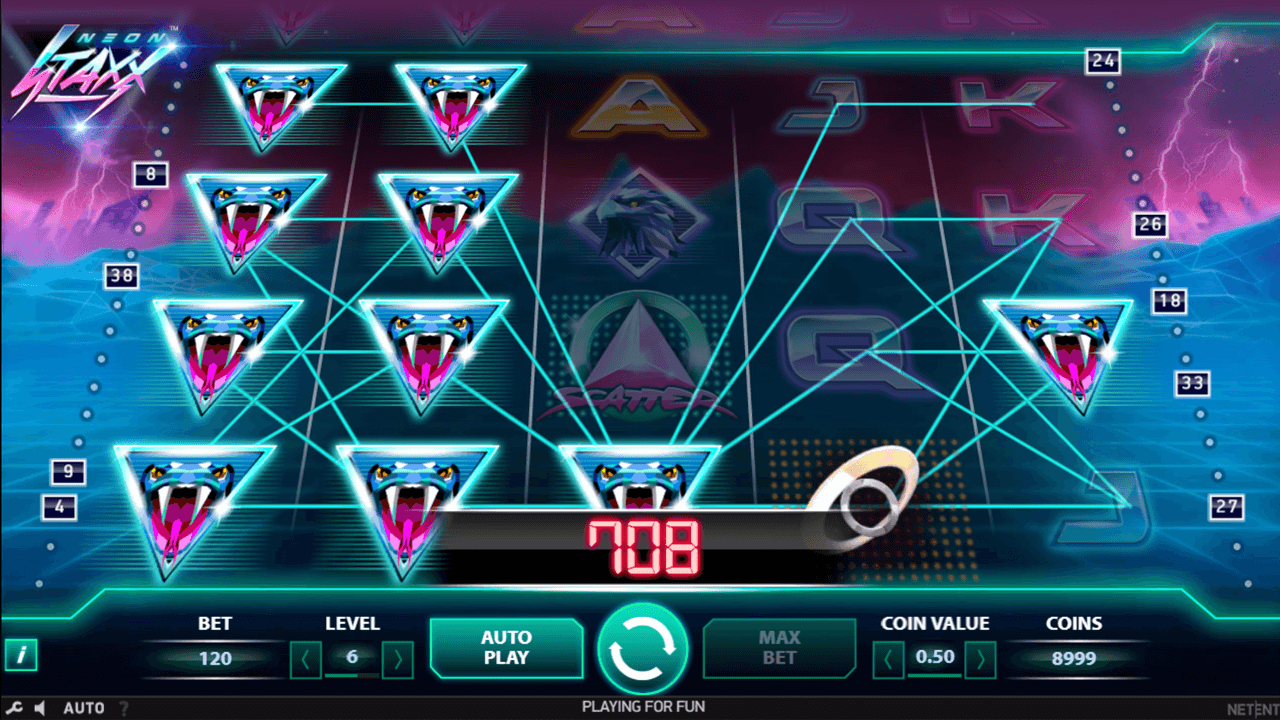Increase the bet level
Image resolution: width=1280 pixels, height=720 pixels.
click(397, 659)
